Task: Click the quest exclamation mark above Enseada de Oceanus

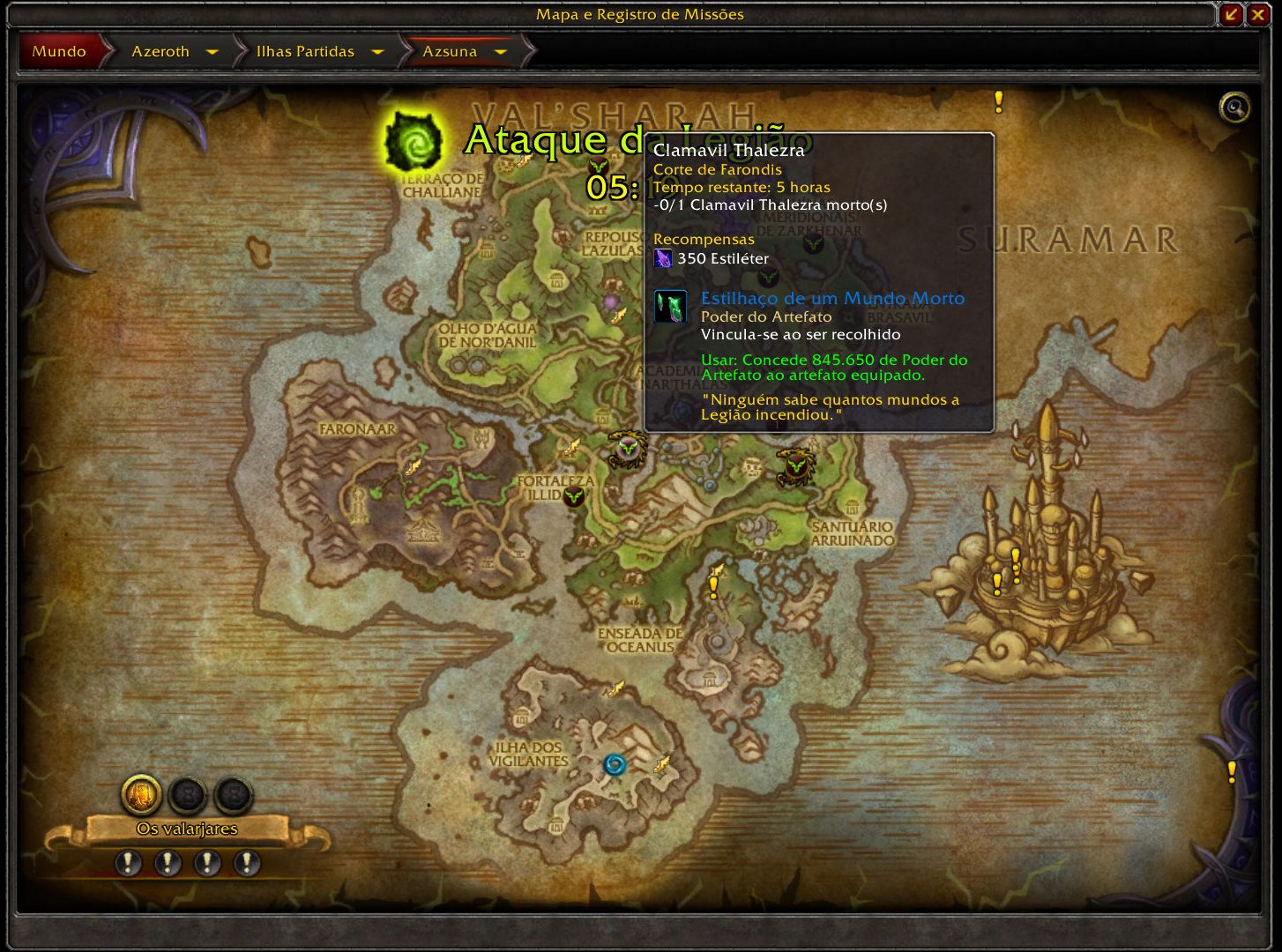Action: click(714, 585)
